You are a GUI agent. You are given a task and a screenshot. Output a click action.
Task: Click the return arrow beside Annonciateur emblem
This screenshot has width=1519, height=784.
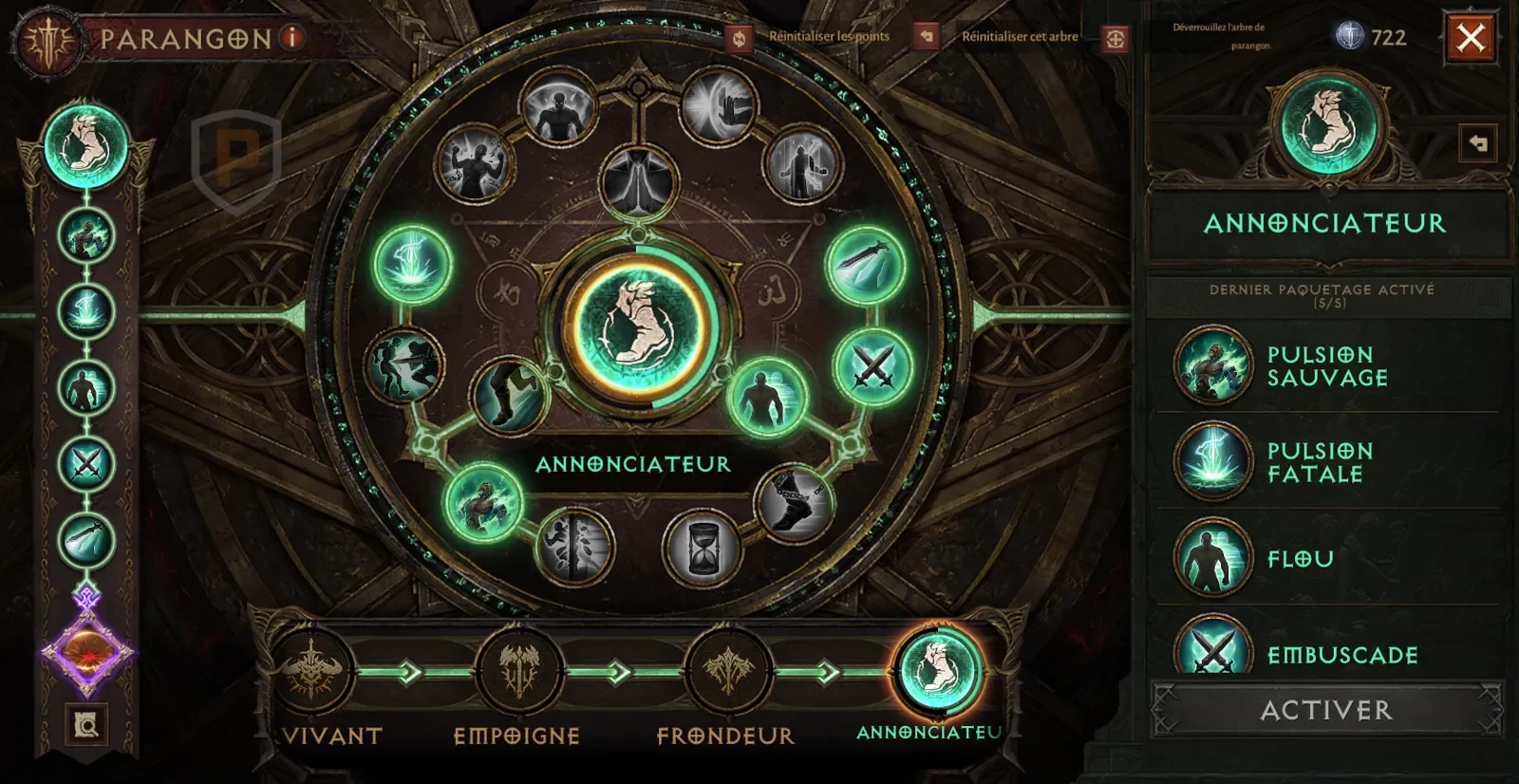[1477, 144]
